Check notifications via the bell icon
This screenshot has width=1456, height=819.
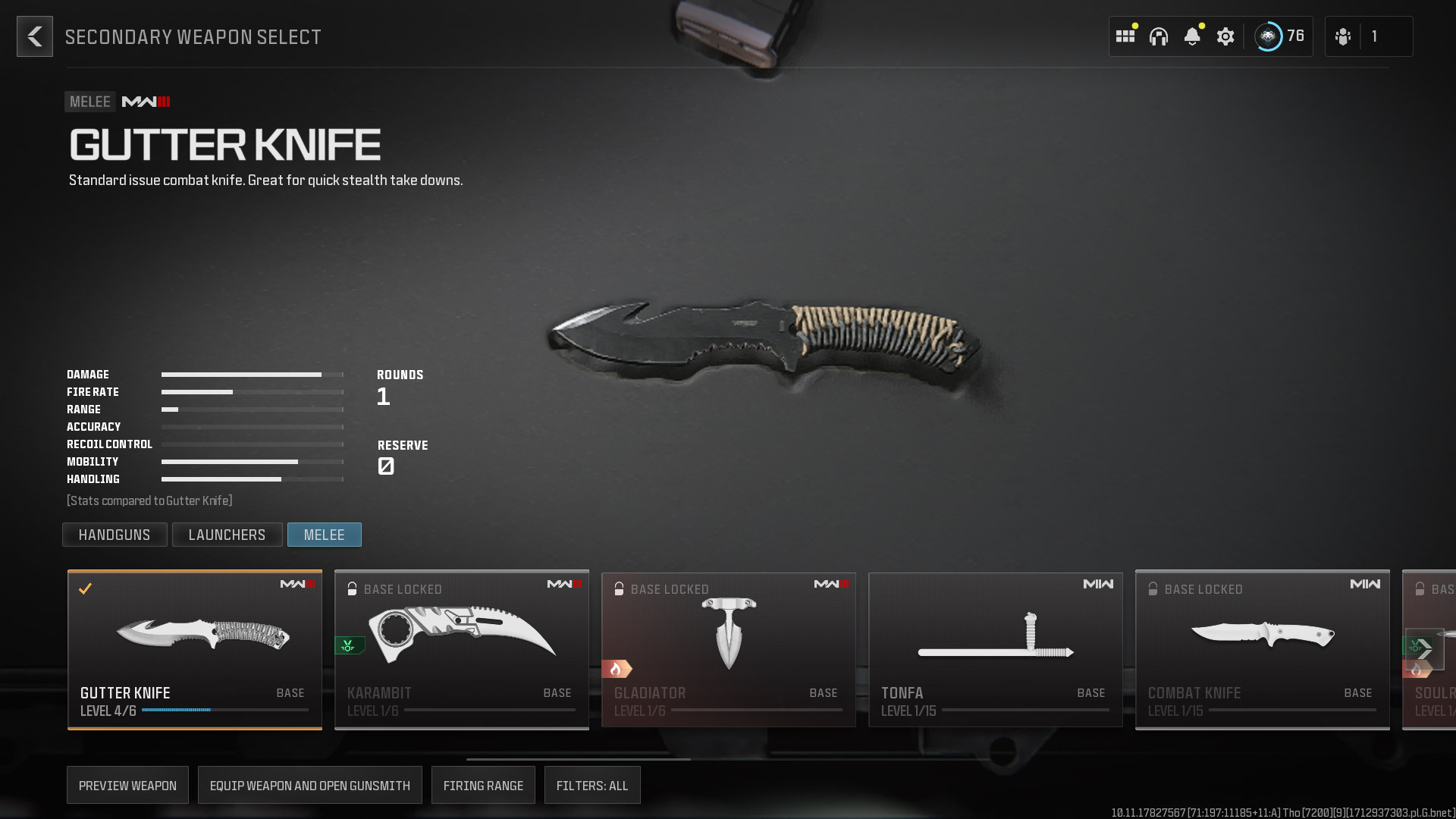point(1193,36)
